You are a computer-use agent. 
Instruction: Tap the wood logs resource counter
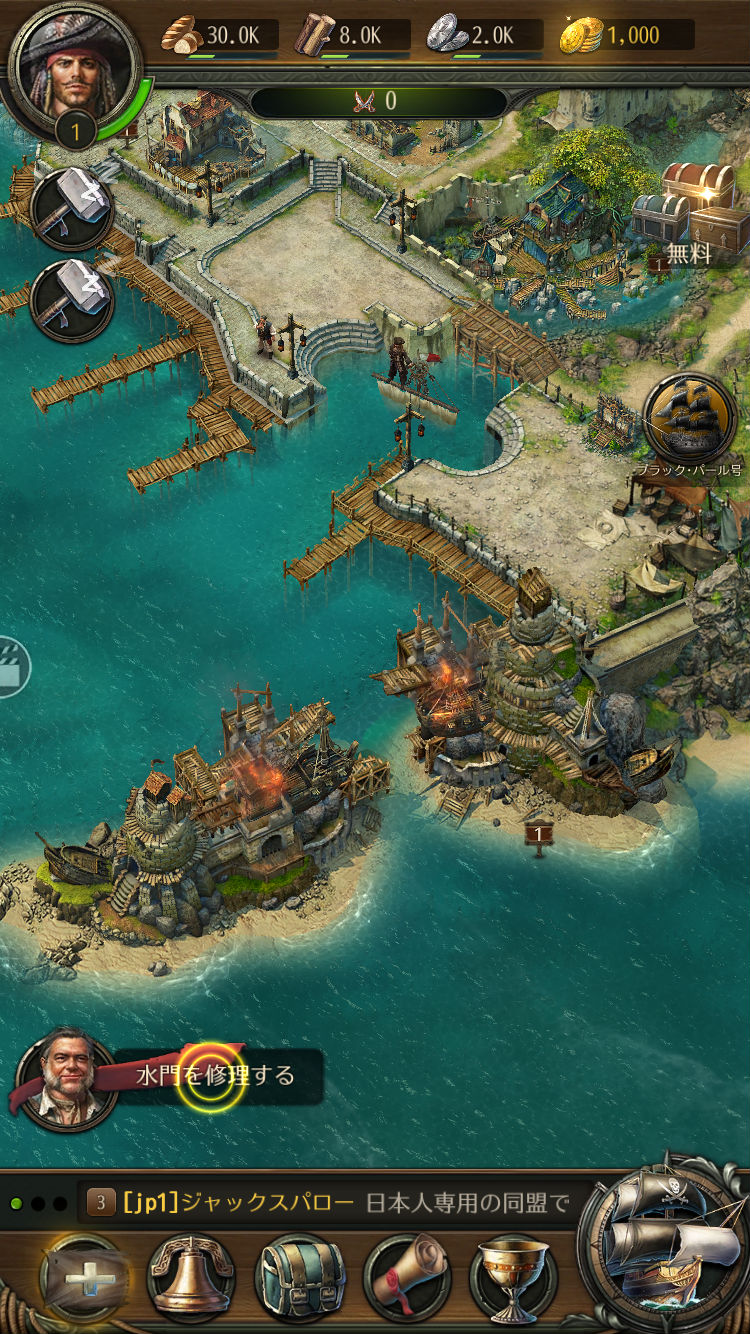[351, 36]
